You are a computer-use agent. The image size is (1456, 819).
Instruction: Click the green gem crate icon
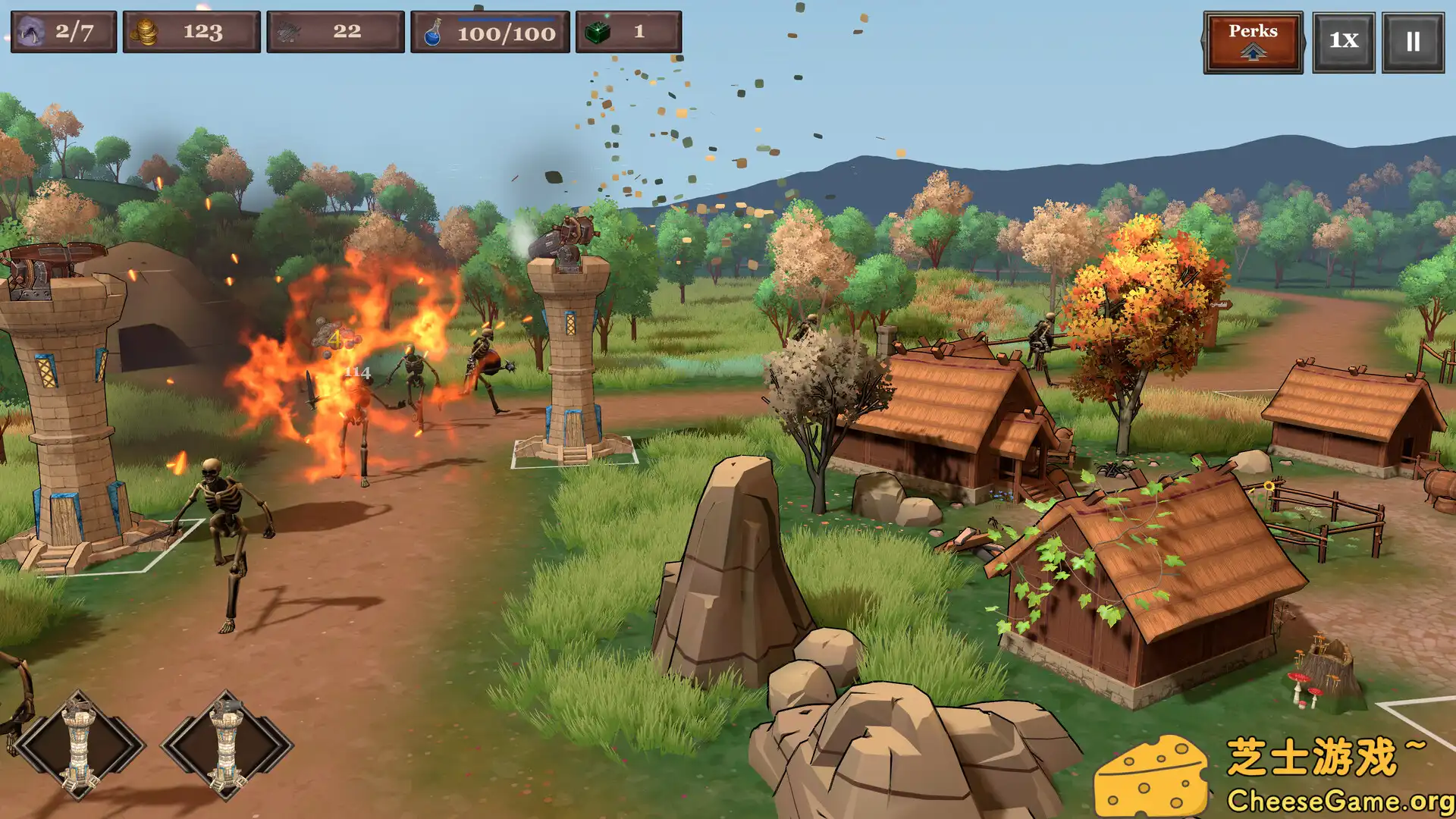(598, 31)
